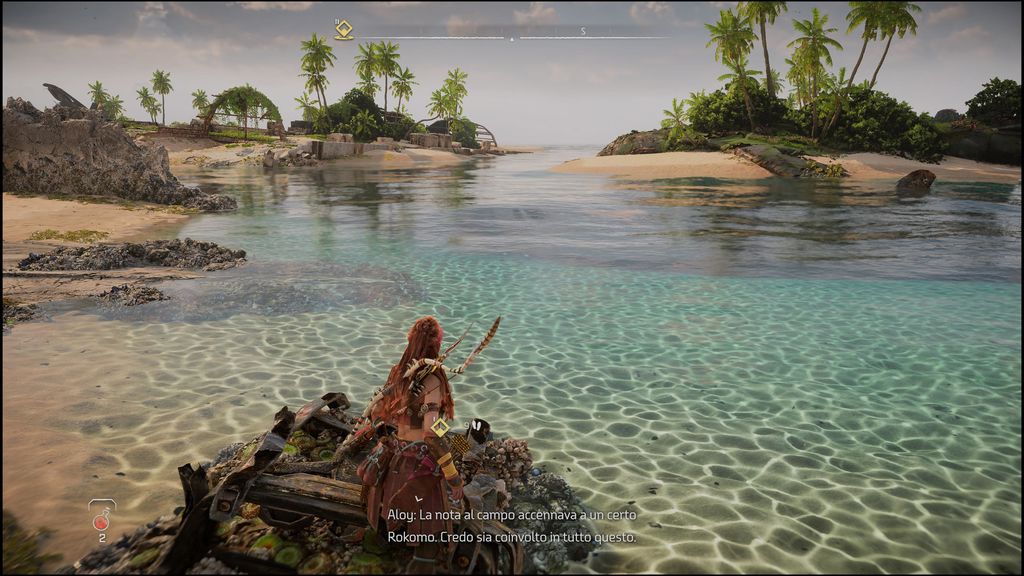Viewport: 1024px width, 576px height.
Task: Click the yellow quest marker on the compass
Action: [x=344, y=30]
